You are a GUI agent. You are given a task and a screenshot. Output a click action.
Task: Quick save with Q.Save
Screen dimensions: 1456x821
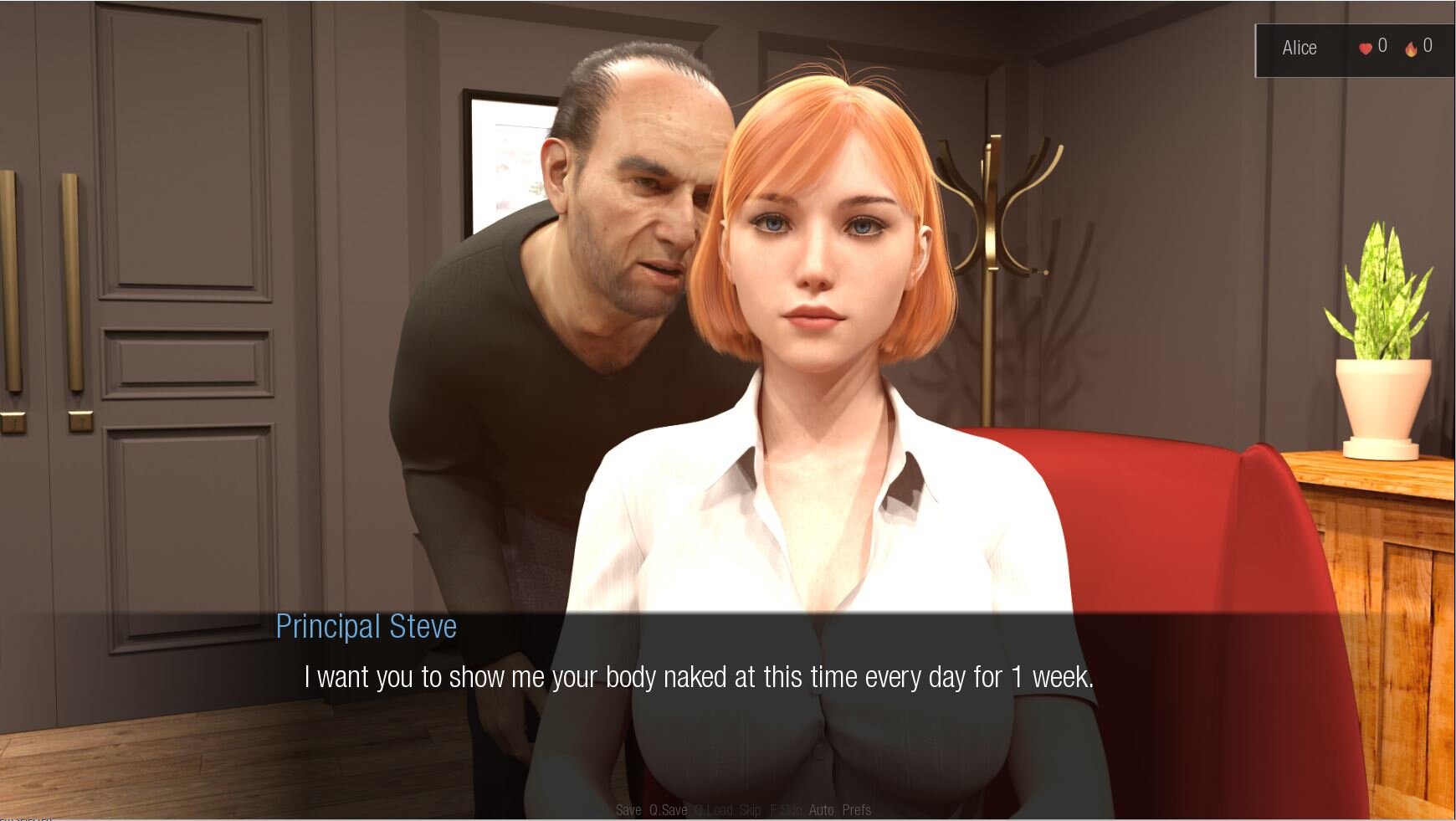pyautogui.click(x=668, y=810)
